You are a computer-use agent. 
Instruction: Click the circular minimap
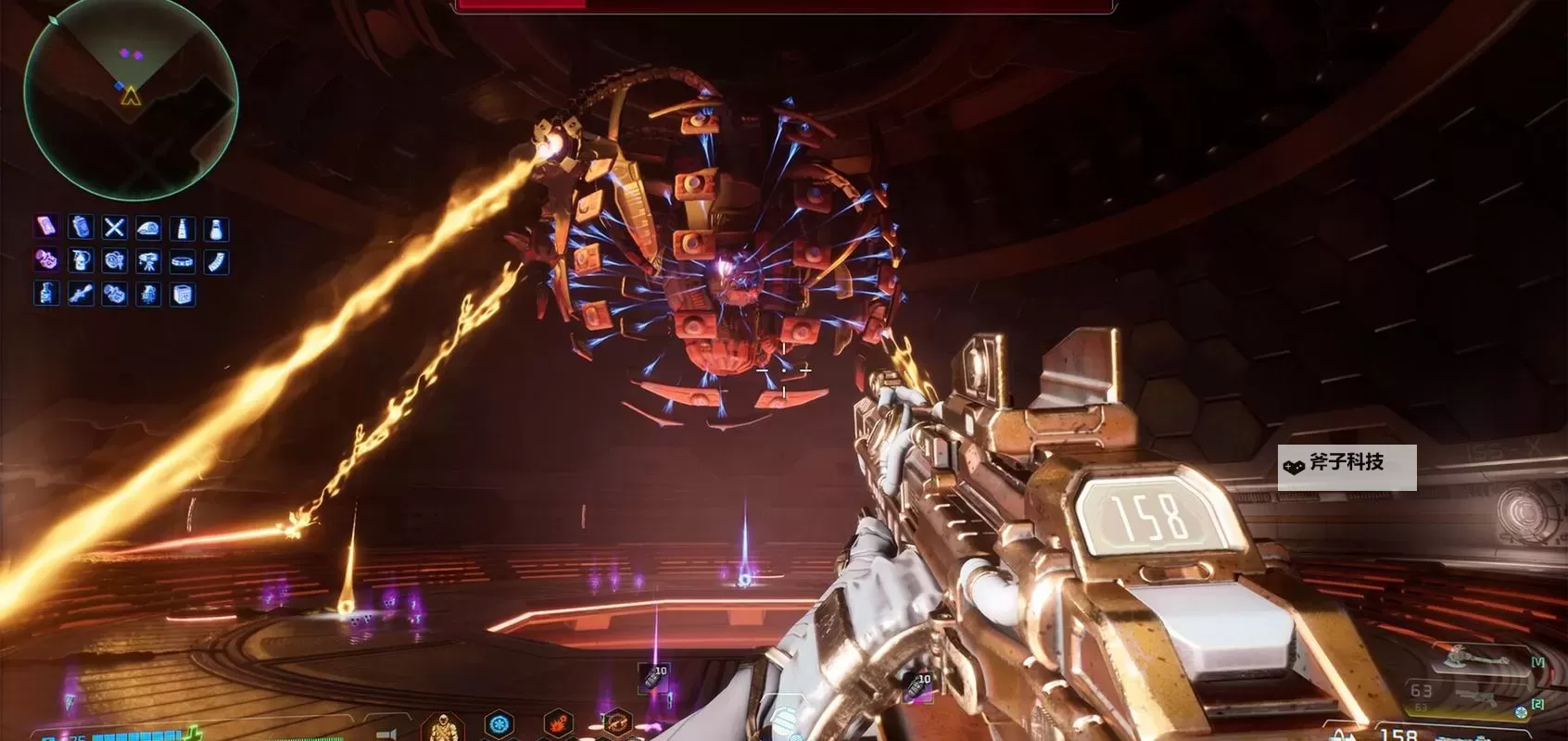click(x=131, y=98)
